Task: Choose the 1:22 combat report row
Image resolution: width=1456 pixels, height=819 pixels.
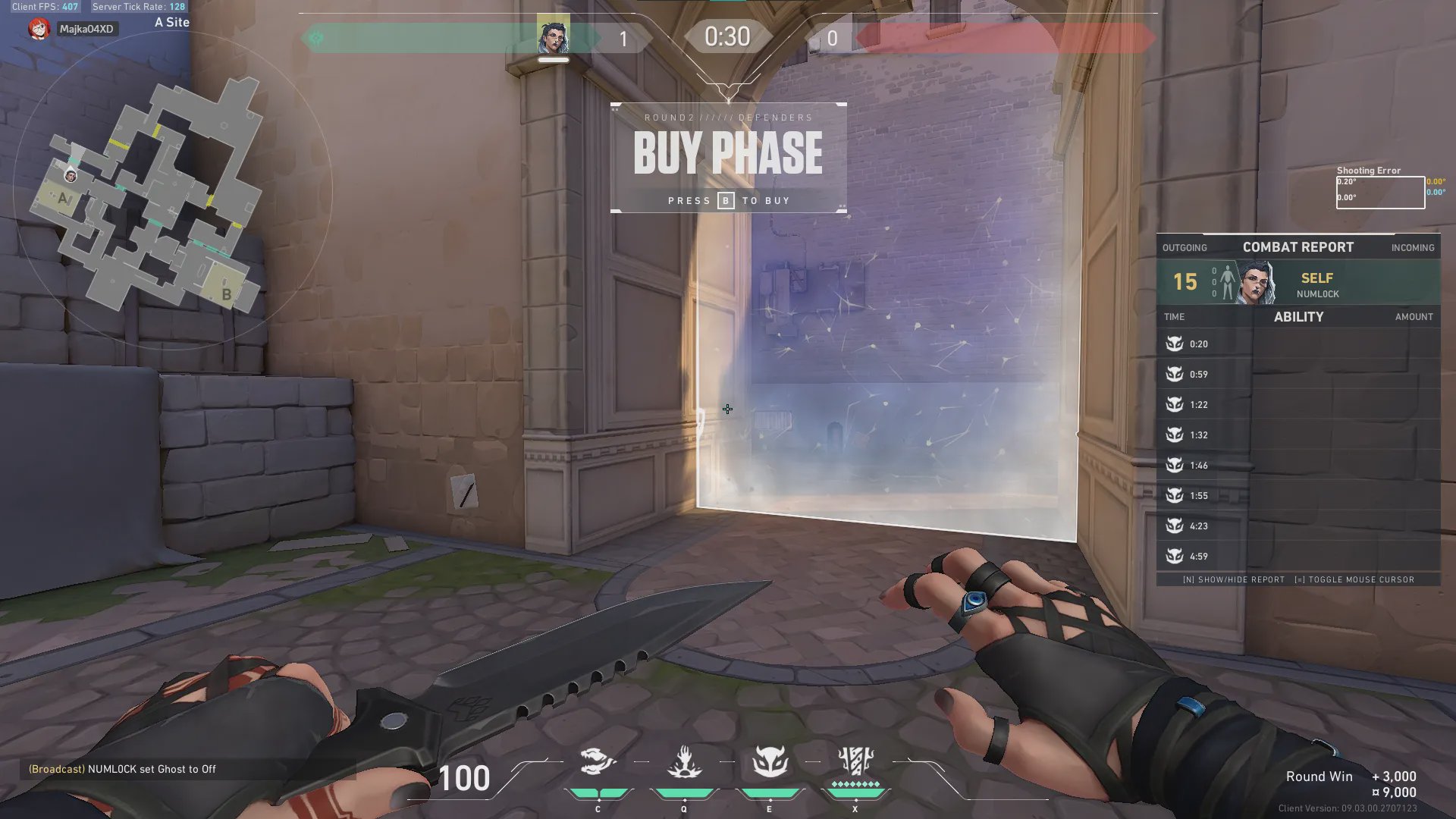Action: click(1298, 405)
